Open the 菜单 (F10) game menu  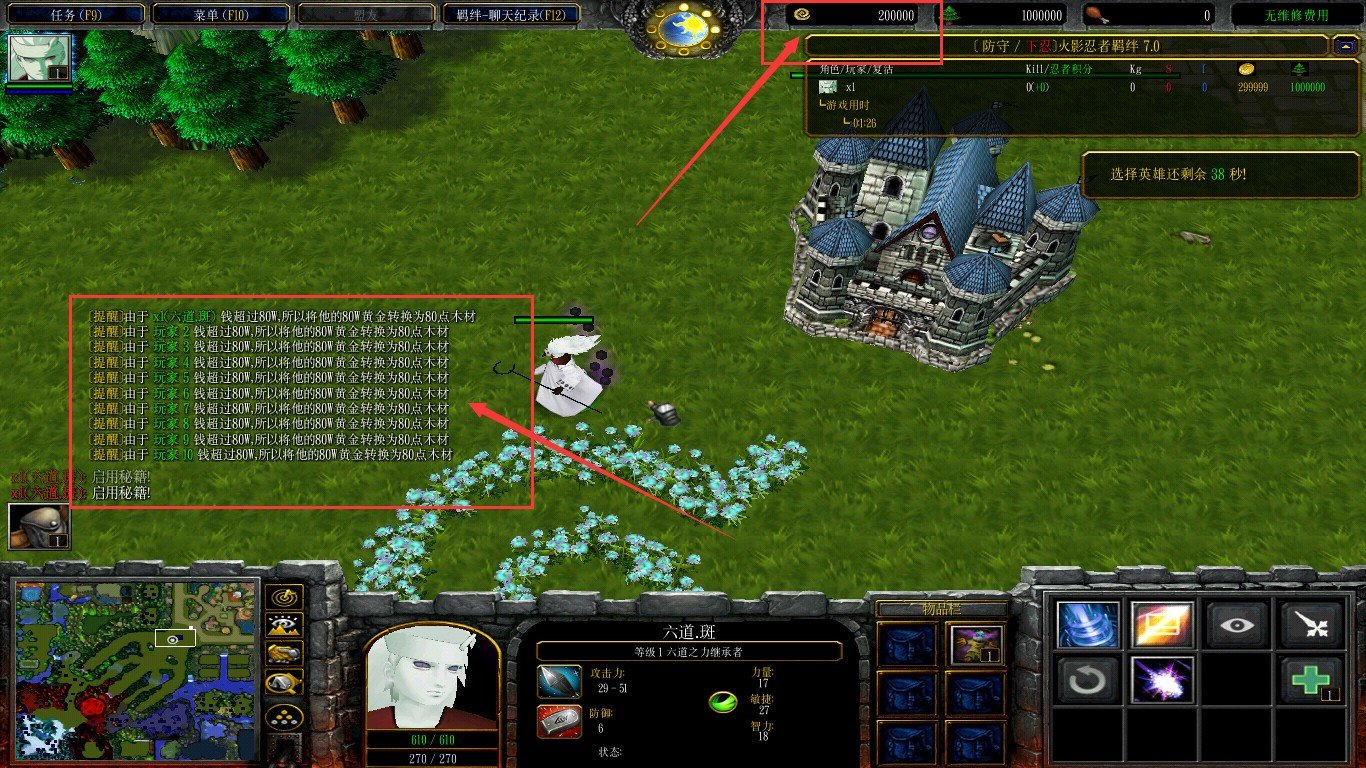point(222,15)
